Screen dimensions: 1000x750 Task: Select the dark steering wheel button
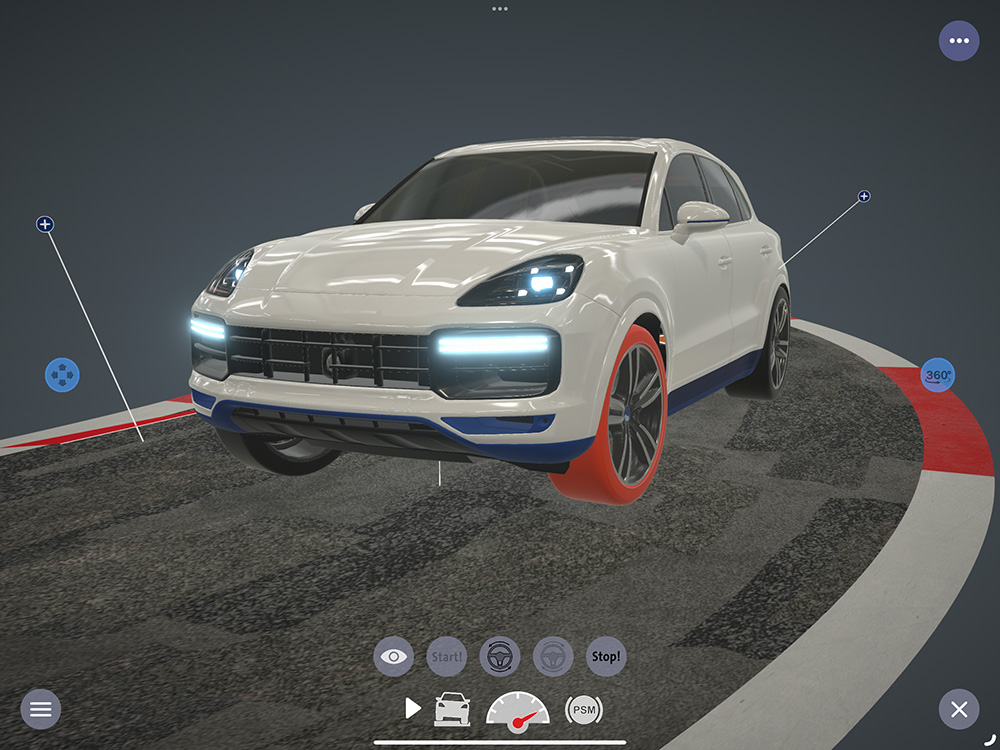[x=500, y=657]
